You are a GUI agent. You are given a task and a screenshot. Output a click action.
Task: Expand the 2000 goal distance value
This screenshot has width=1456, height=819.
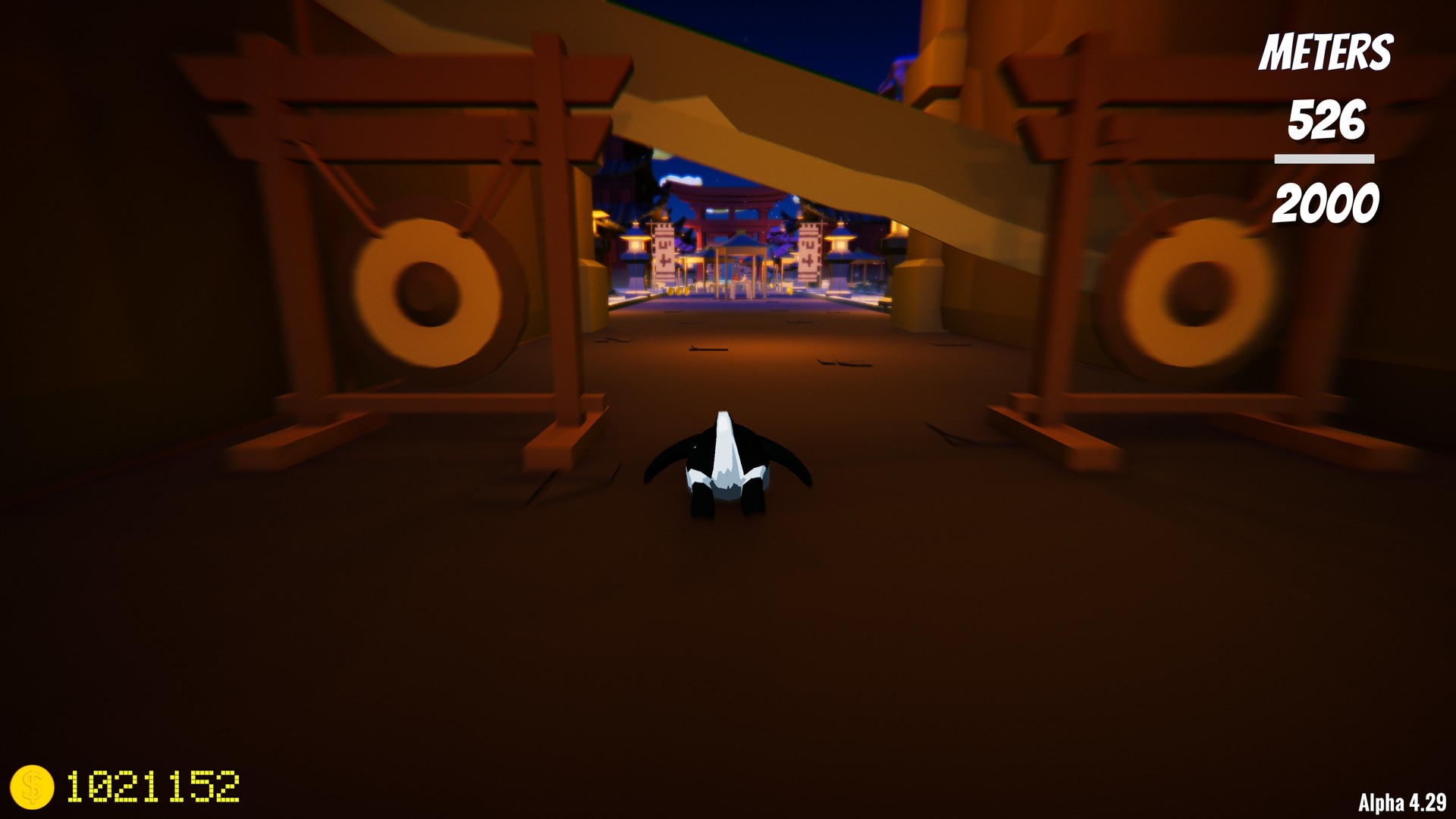1327,203
